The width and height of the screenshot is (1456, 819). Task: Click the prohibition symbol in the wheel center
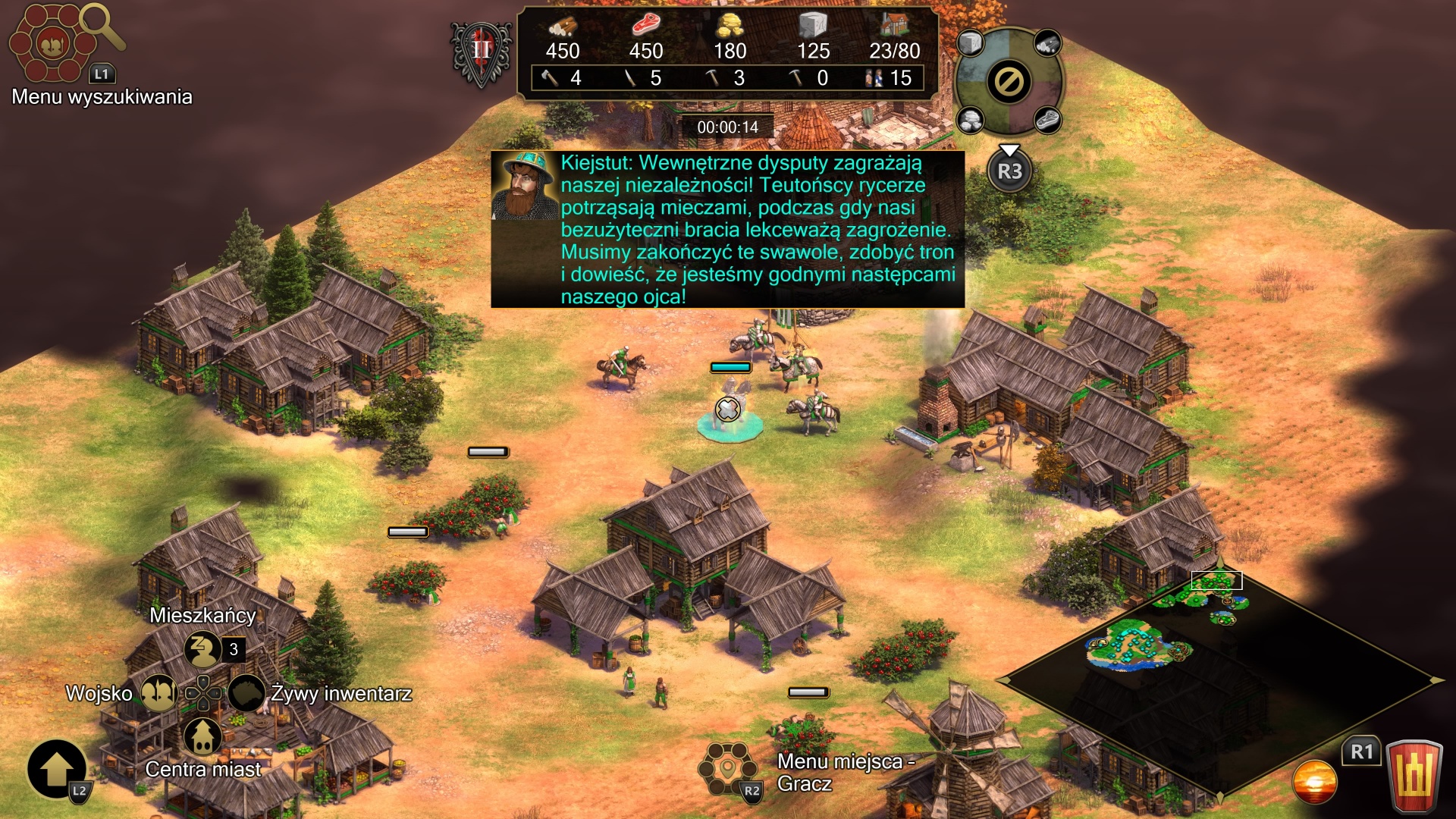1009,82
